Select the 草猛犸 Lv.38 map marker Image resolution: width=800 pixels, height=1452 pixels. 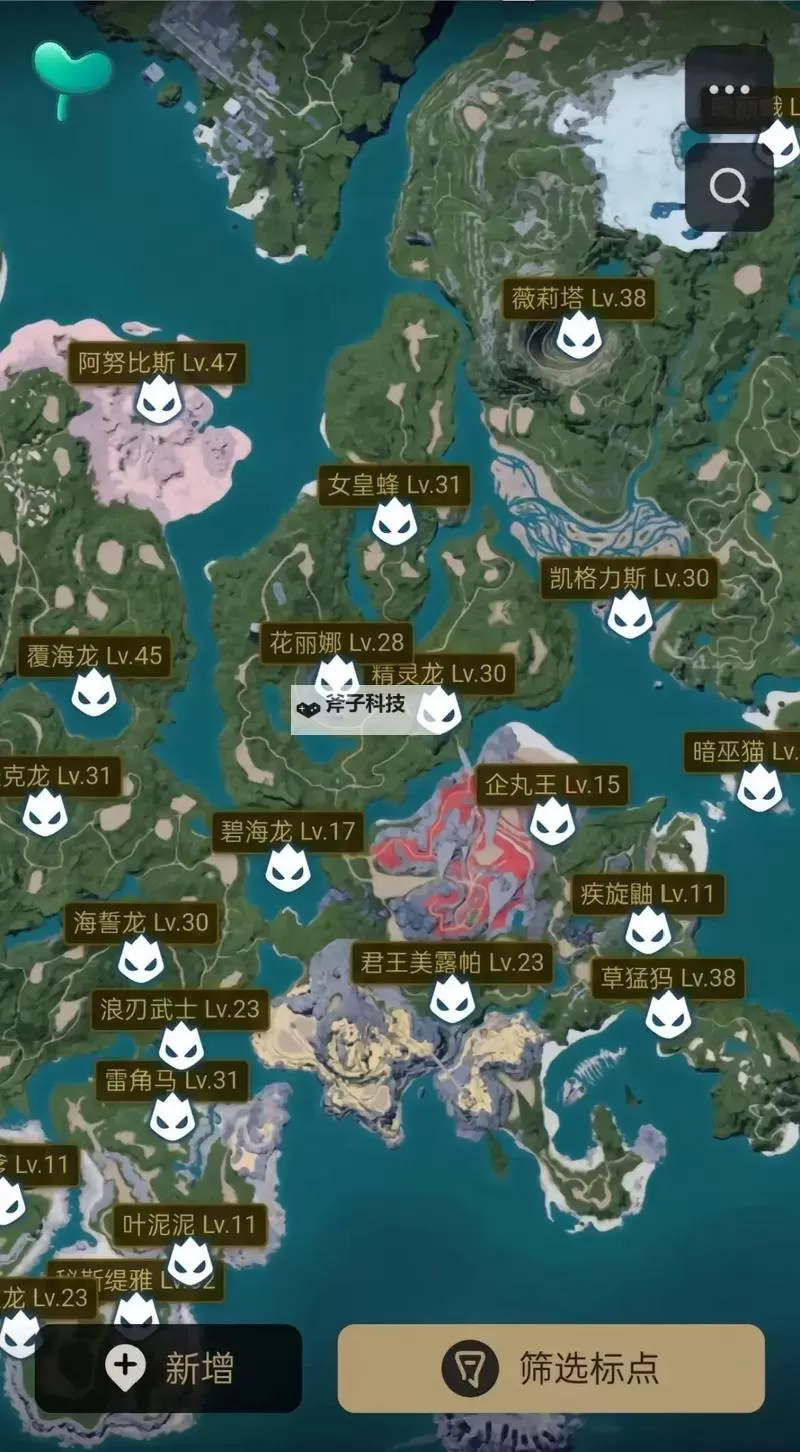[668, 1014]
